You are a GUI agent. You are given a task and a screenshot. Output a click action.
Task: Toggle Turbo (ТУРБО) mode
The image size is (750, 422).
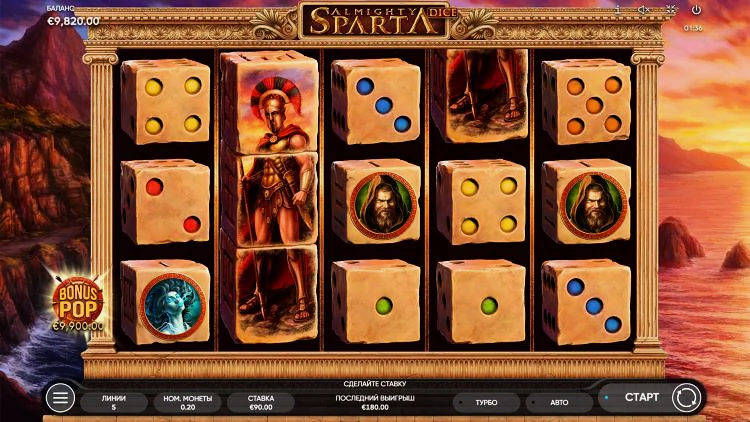[x=487, y=402]
